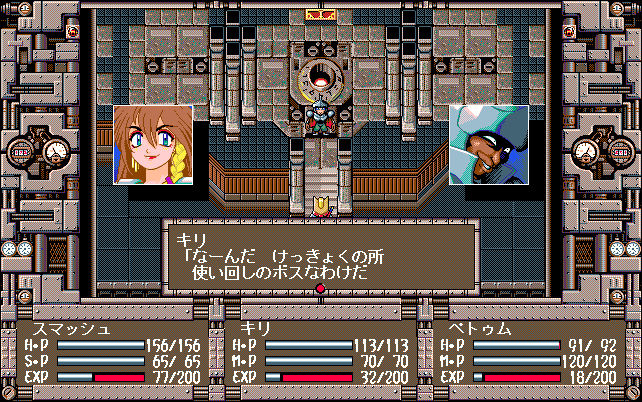The image size is (642, 402).
Task: Advance Kiri's dialogue text box
Action: [x=319, y=257]
